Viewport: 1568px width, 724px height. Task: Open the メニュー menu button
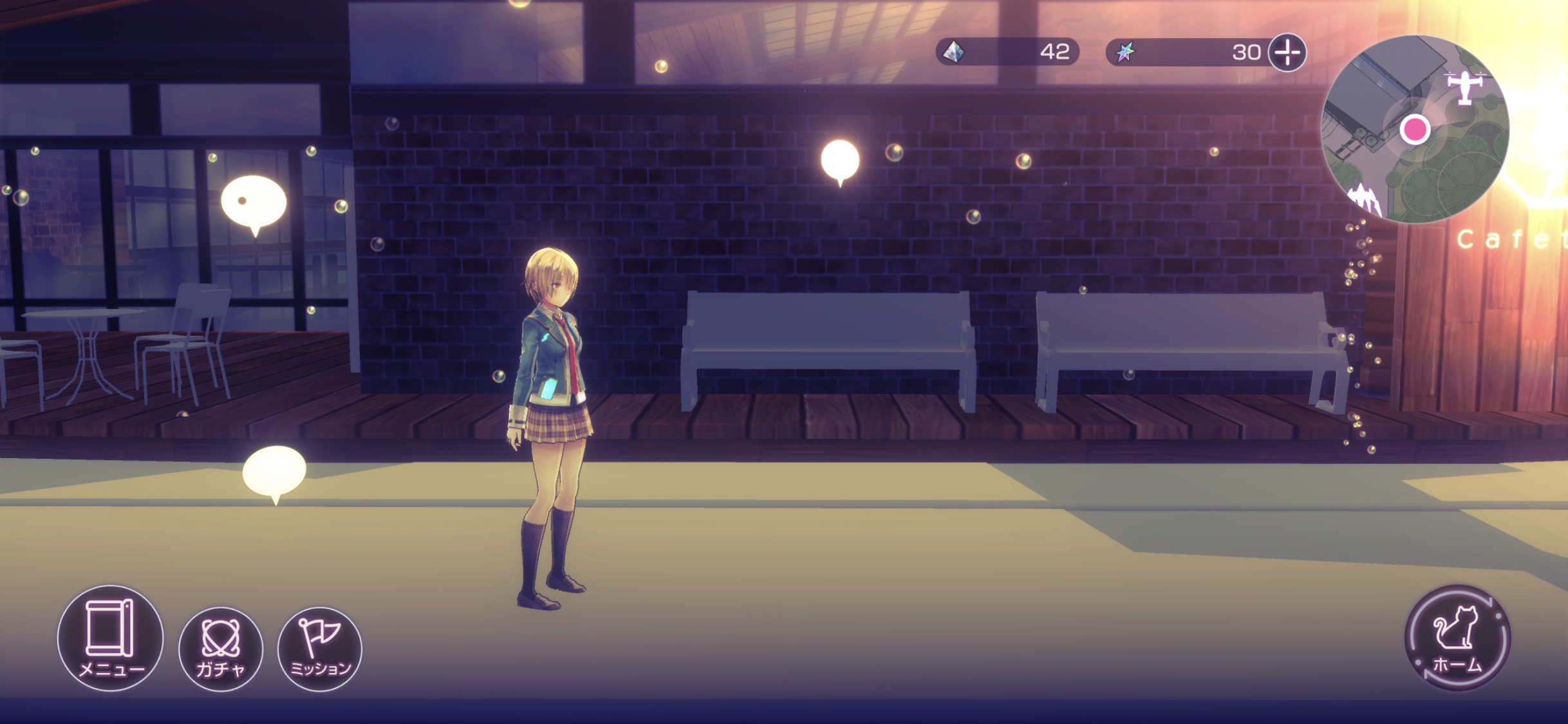click(x=110, y=638)
